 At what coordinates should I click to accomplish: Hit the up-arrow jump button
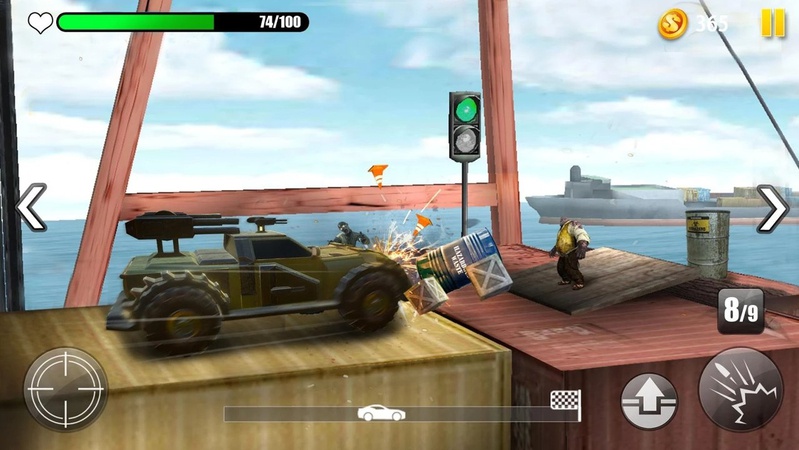click(649, 402)
